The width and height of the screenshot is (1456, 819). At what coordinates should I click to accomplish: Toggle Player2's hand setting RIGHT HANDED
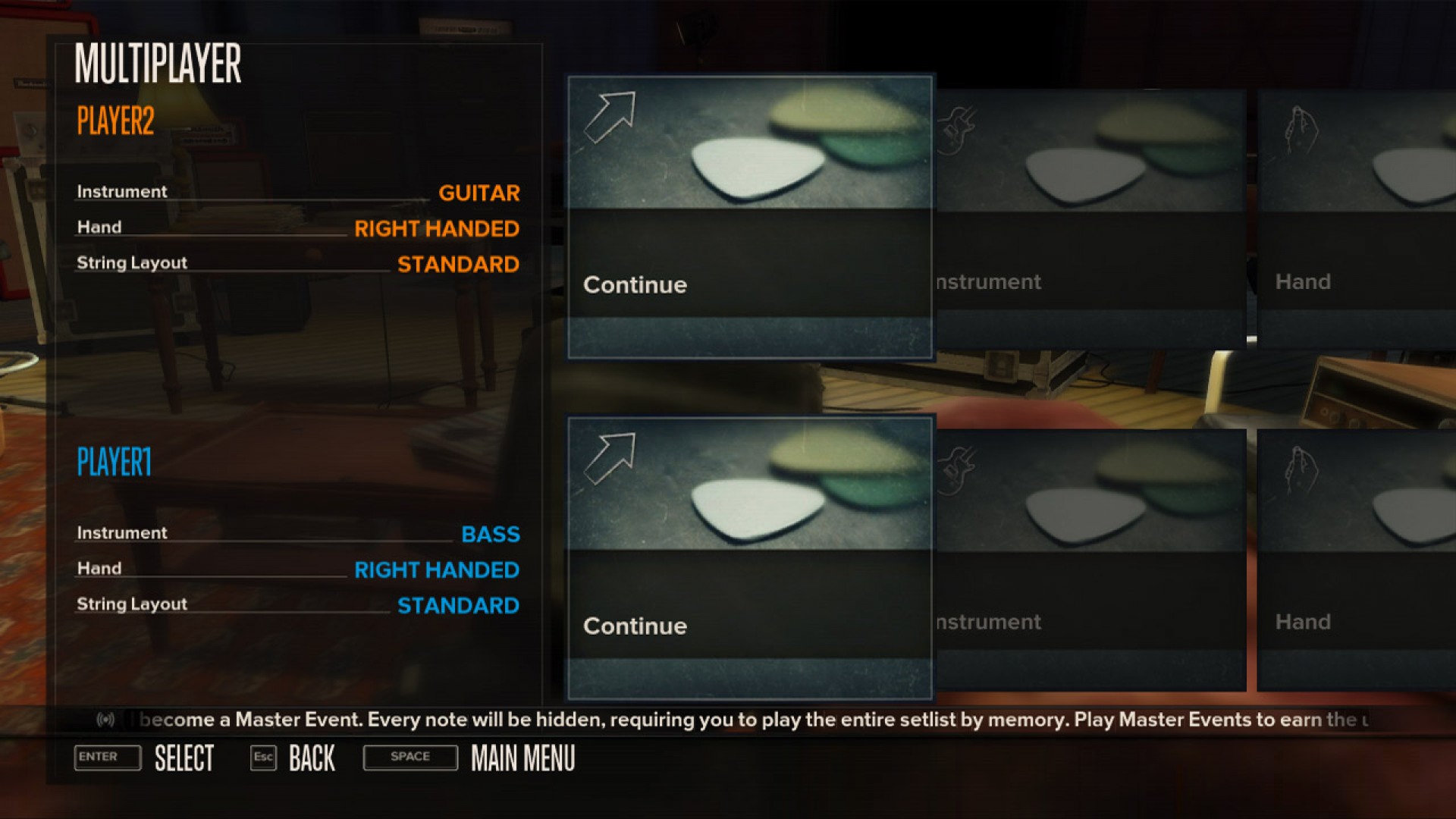[x=438, y=229]
